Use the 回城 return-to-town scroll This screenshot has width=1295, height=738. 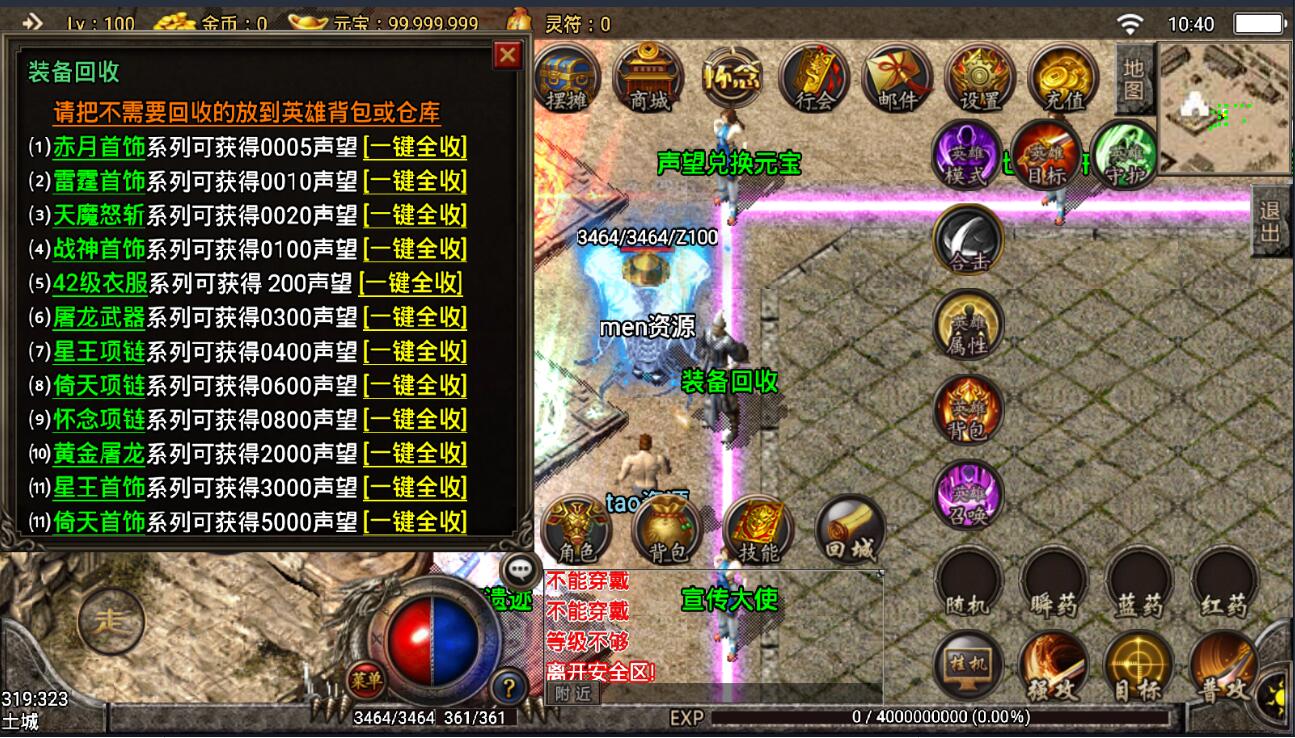point(850,531)
